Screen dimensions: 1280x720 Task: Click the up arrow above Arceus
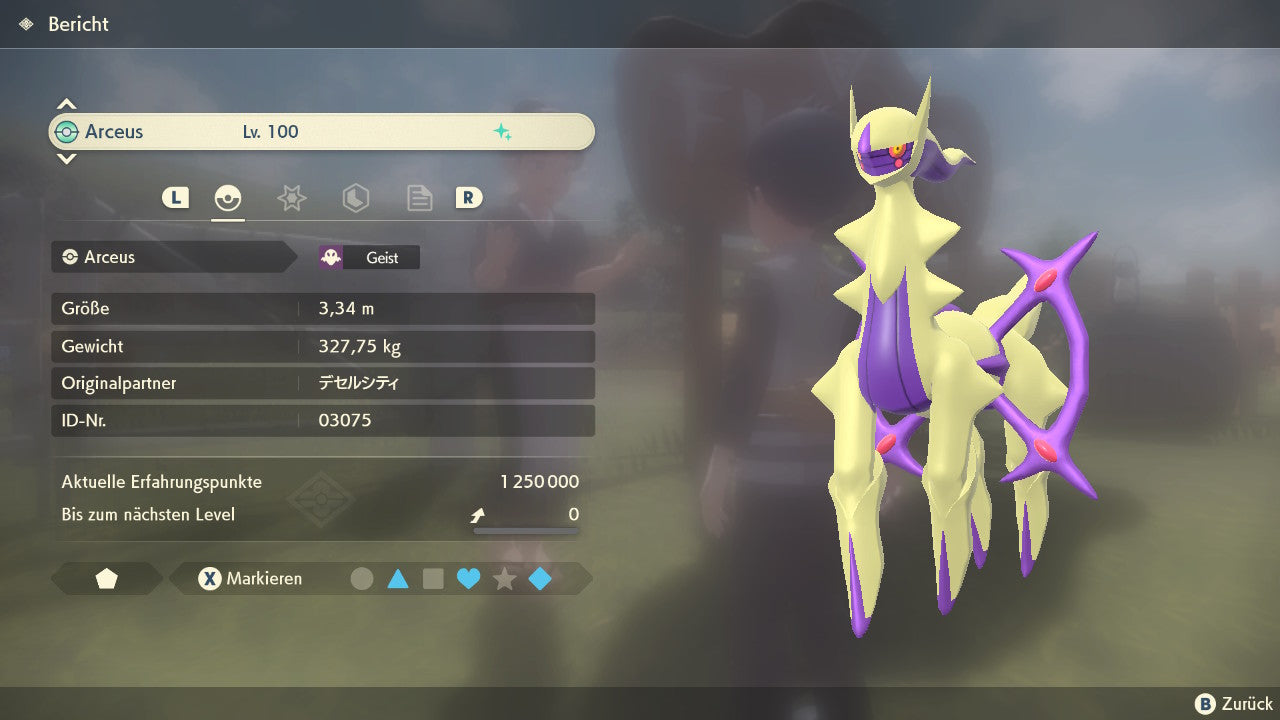[66, 104]
